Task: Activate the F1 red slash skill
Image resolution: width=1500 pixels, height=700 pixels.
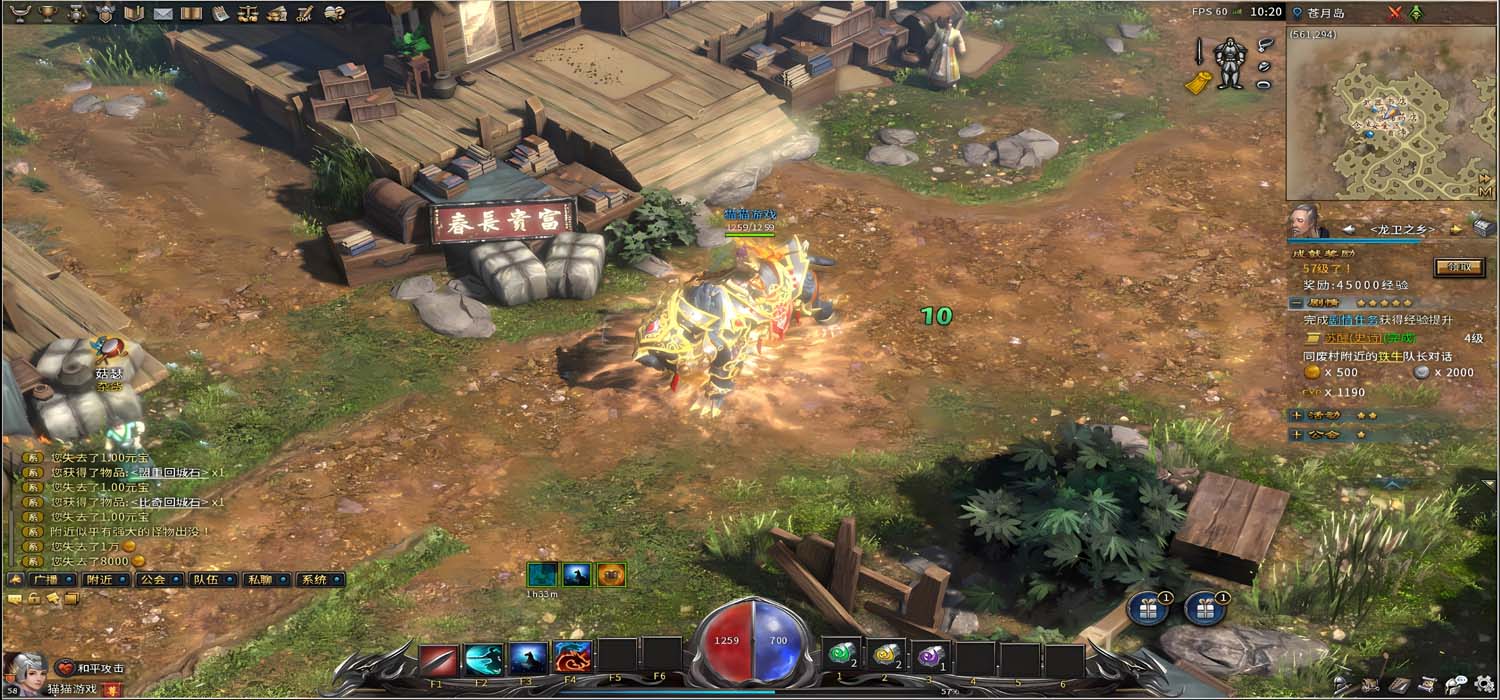Action: coord(438,659)
